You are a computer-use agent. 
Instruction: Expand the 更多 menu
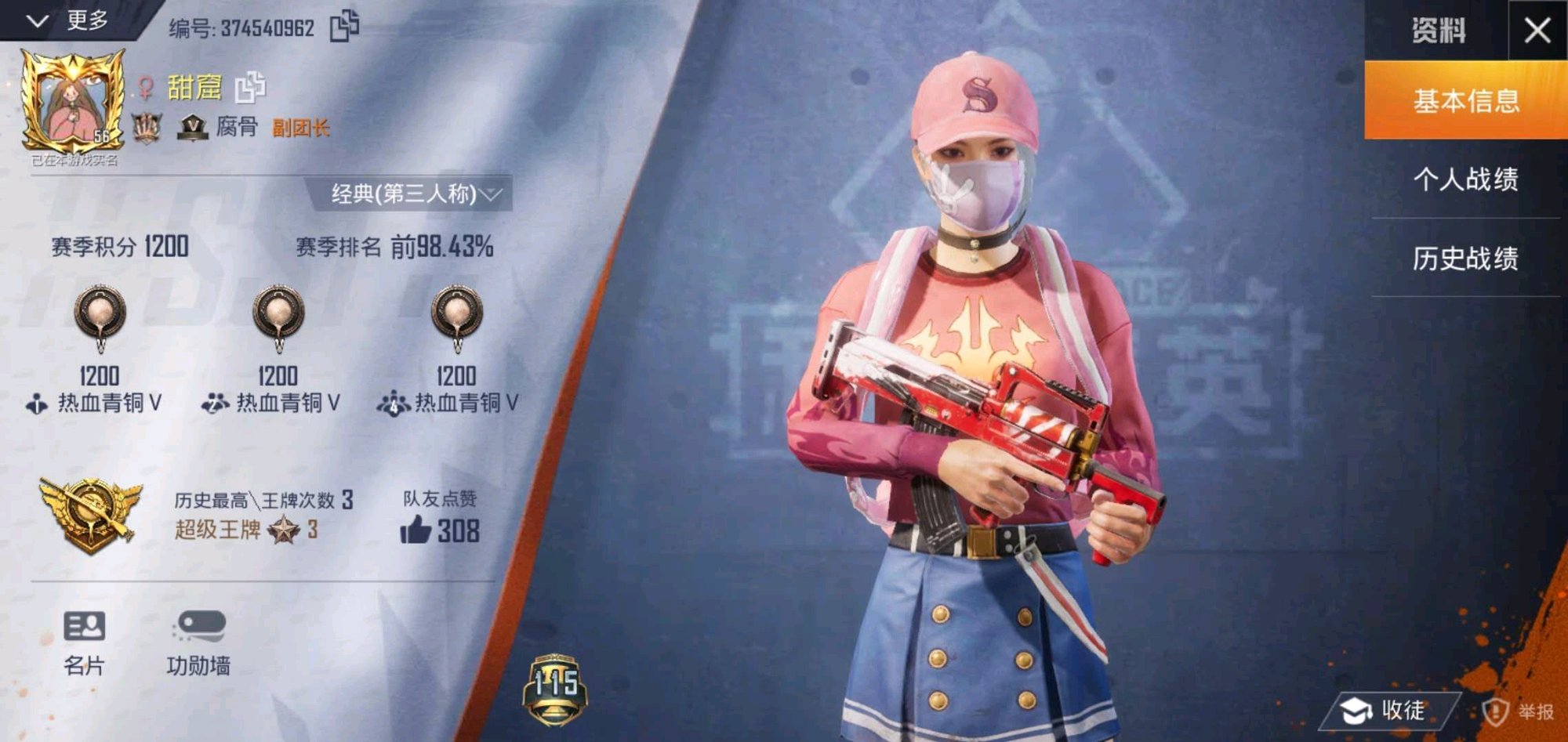[69, 20]
